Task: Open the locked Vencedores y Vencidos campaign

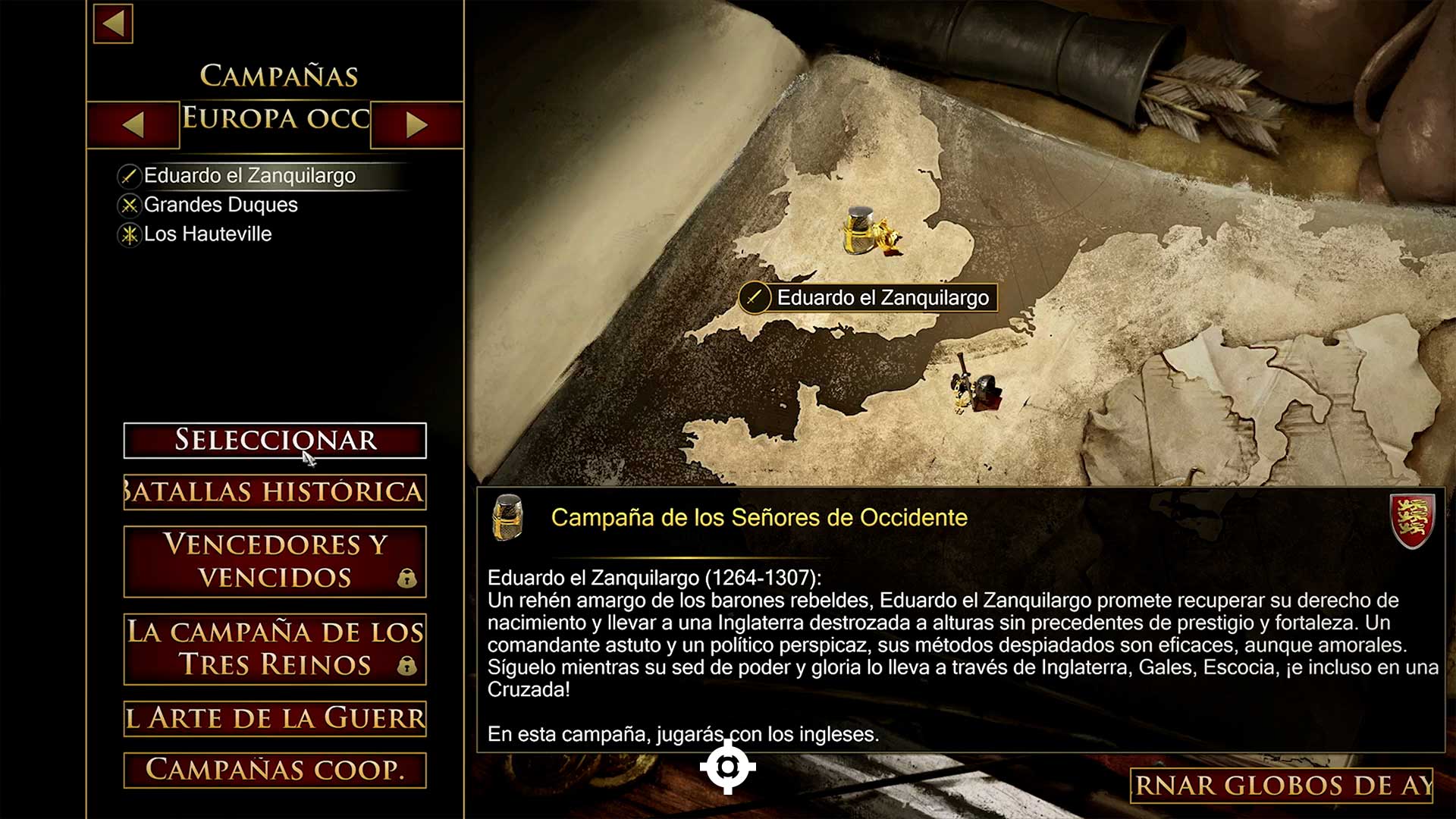Action: pos(275,561)
